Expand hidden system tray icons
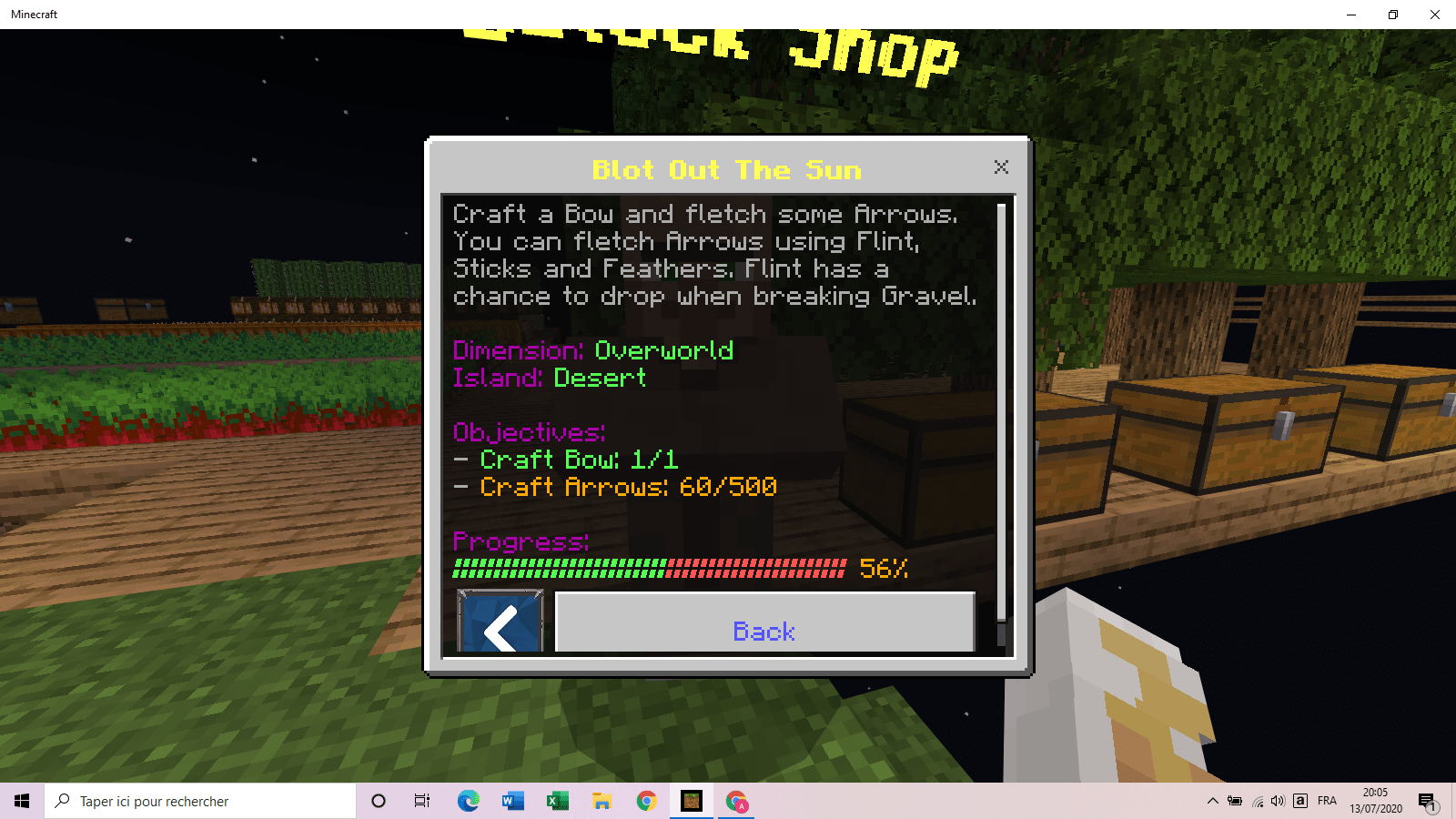Screen dimensions: 1456x819 click(1212, 801)
